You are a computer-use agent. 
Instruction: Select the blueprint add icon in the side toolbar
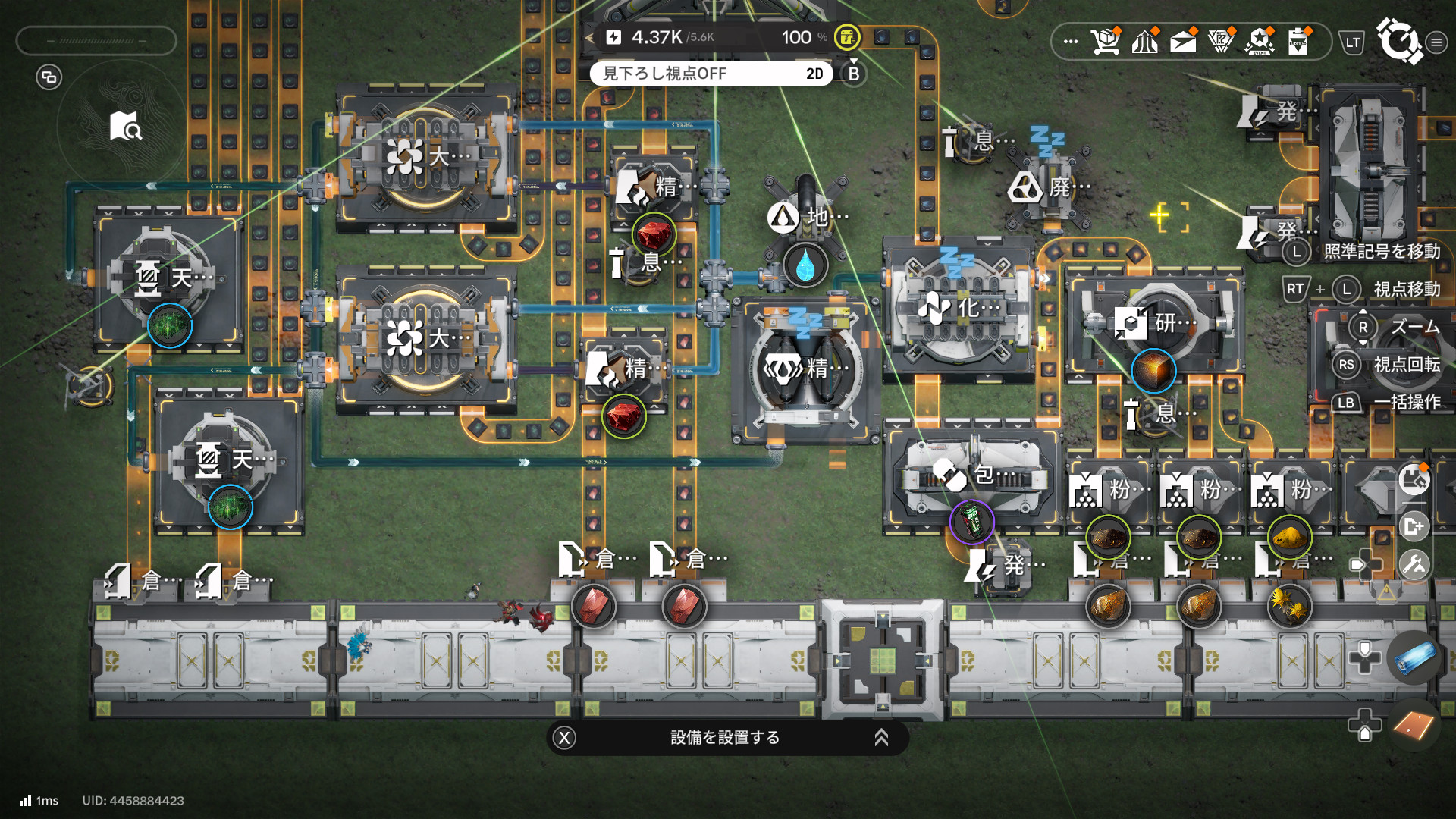pyautogui.click(x=1414, y=526)
